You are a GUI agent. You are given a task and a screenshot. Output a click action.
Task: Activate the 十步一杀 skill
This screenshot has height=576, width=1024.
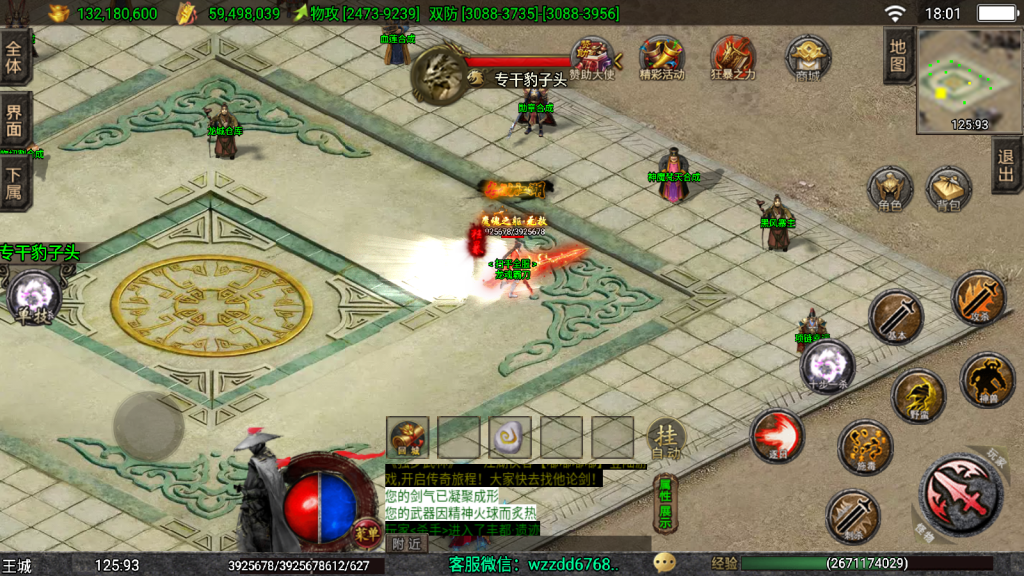pyautogui.click(x=828, y=366)
